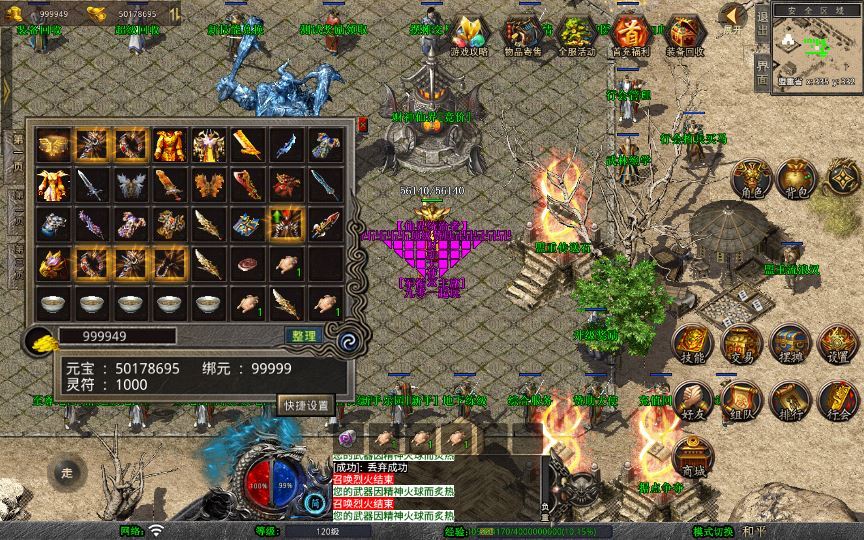Open the 好友 friends list
864x540 pixels.
(x=692, y=400)
